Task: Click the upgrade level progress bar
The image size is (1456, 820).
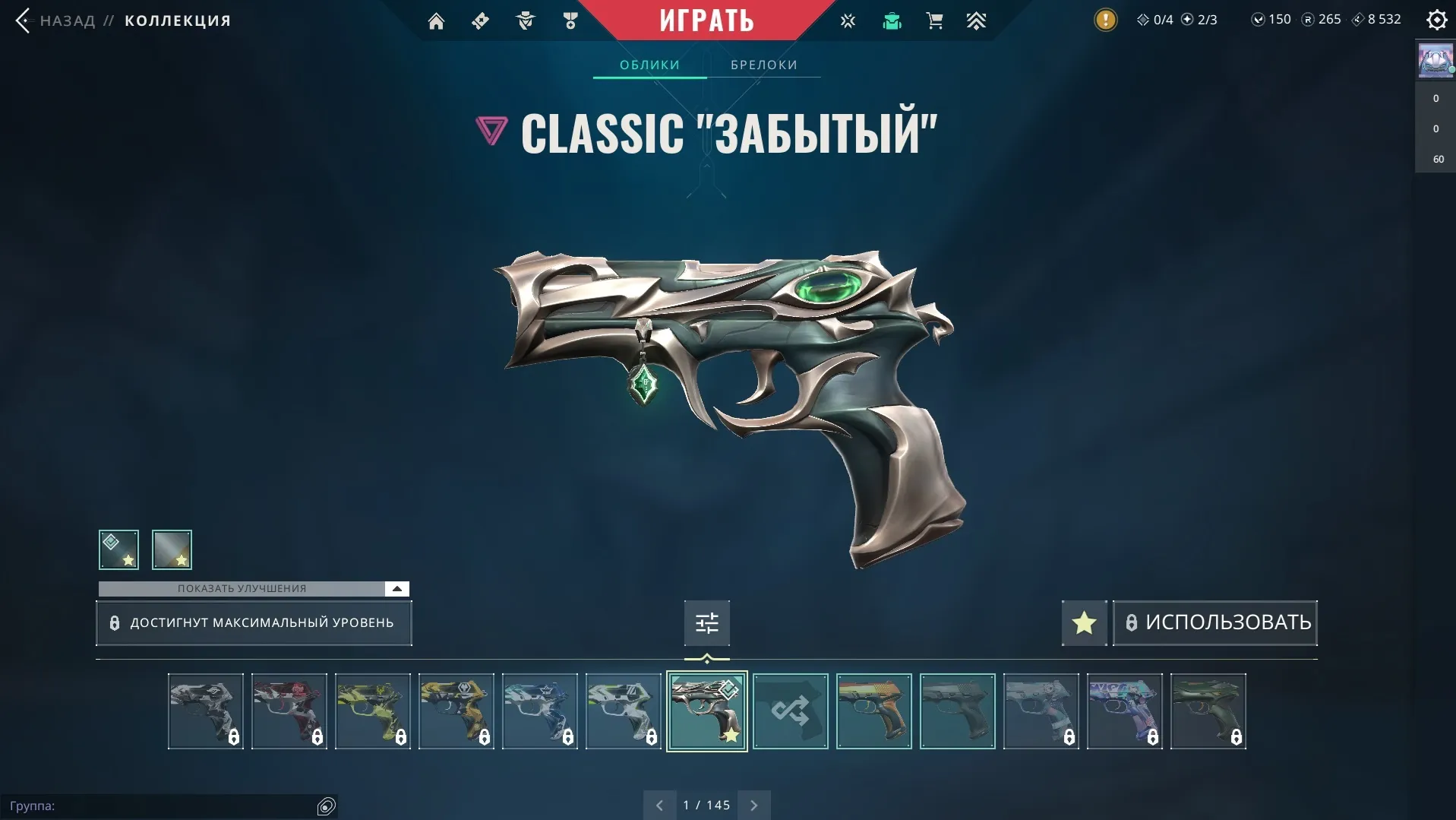Action: (254, 622)
